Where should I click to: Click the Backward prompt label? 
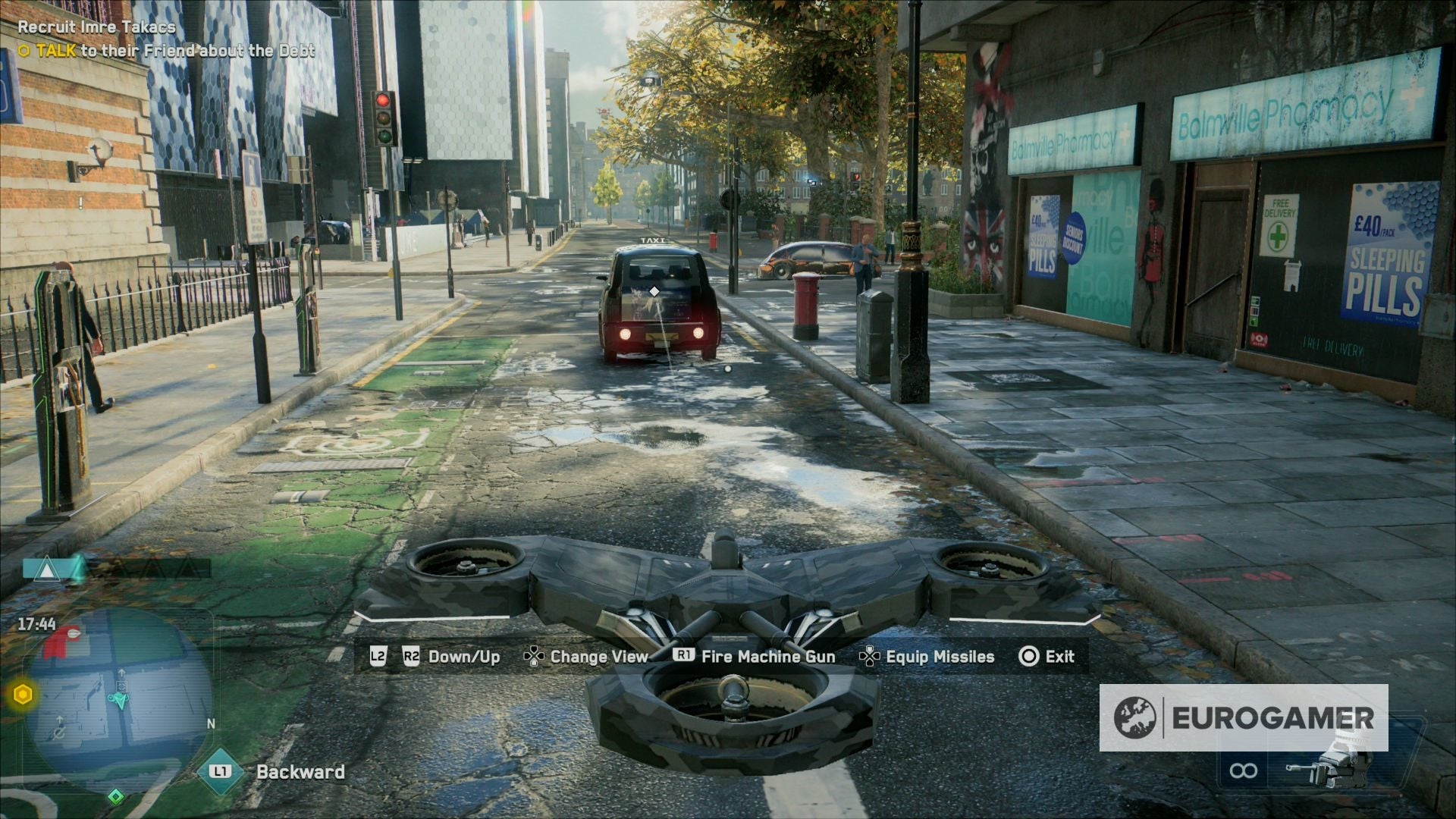[302, 772]
